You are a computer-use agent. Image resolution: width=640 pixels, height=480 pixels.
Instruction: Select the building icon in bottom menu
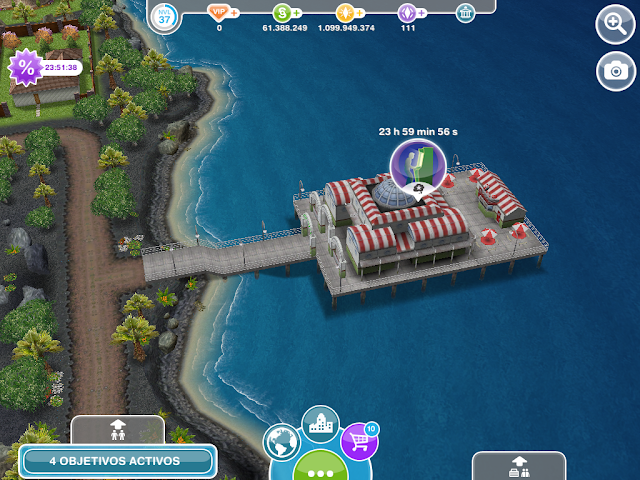[320, 425]
